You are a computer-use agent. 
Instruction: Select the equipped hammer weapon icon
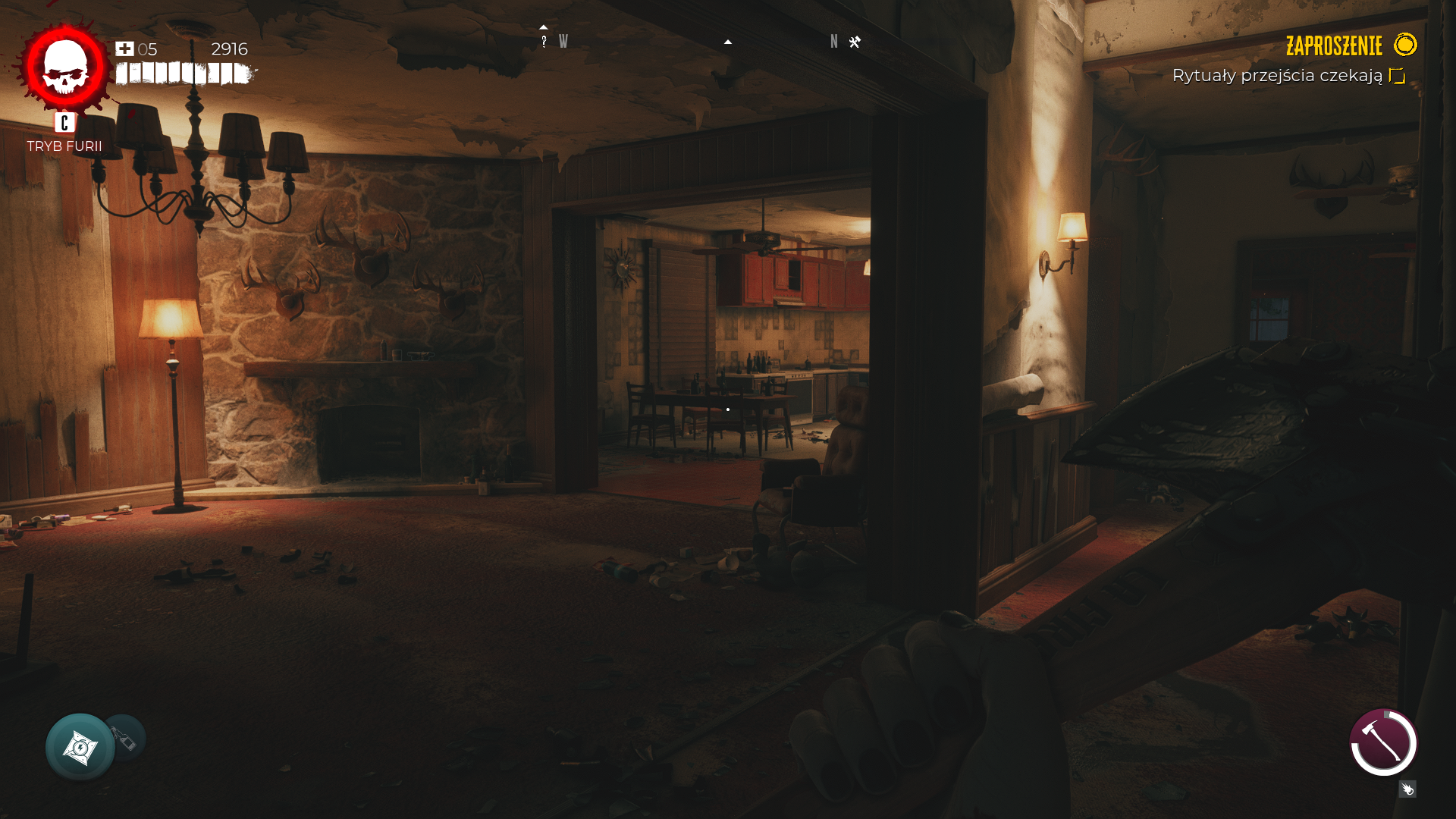coord(1383,742)
